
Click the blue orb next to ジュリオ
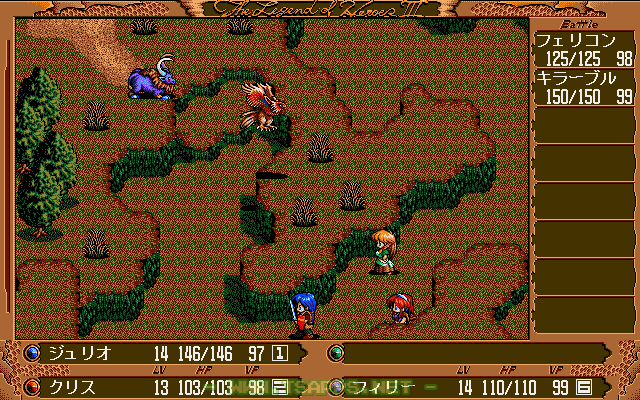(x=31, y=353)
